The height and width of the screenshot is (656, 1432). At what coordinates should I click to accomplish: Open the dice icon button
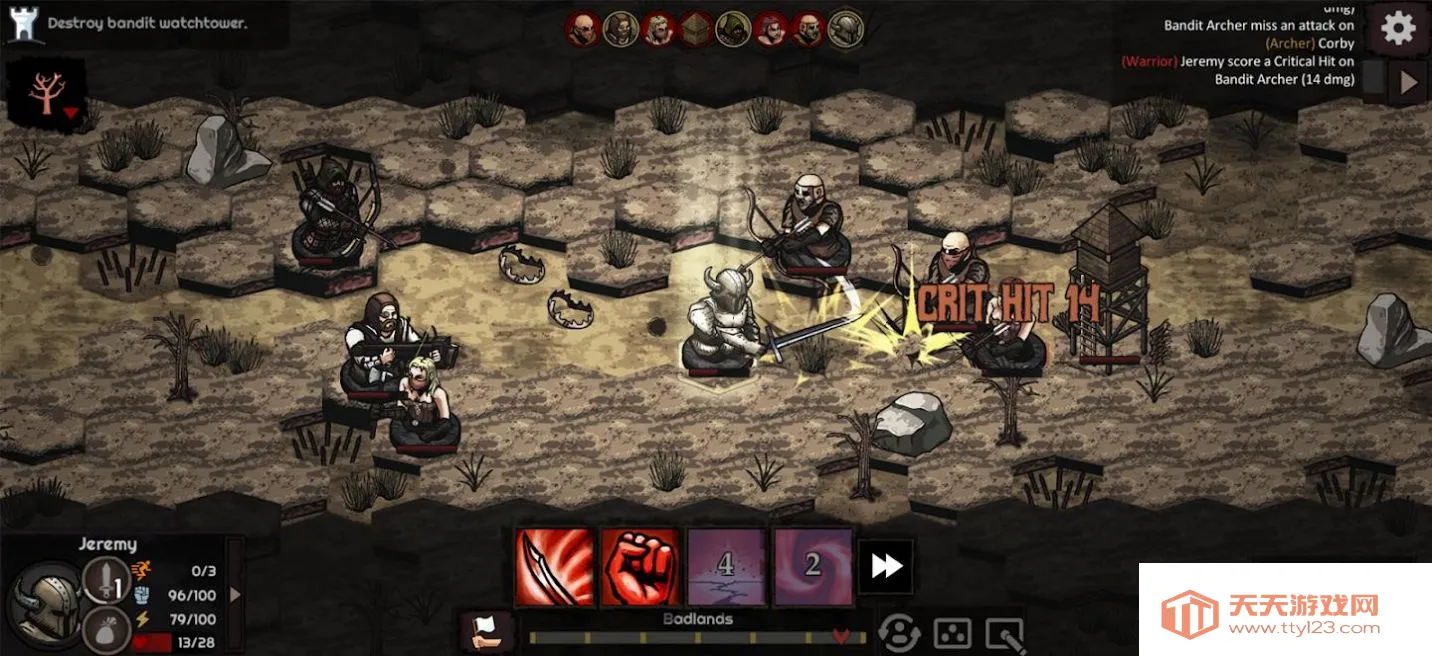pyautogui.click(x=951, y=632)
